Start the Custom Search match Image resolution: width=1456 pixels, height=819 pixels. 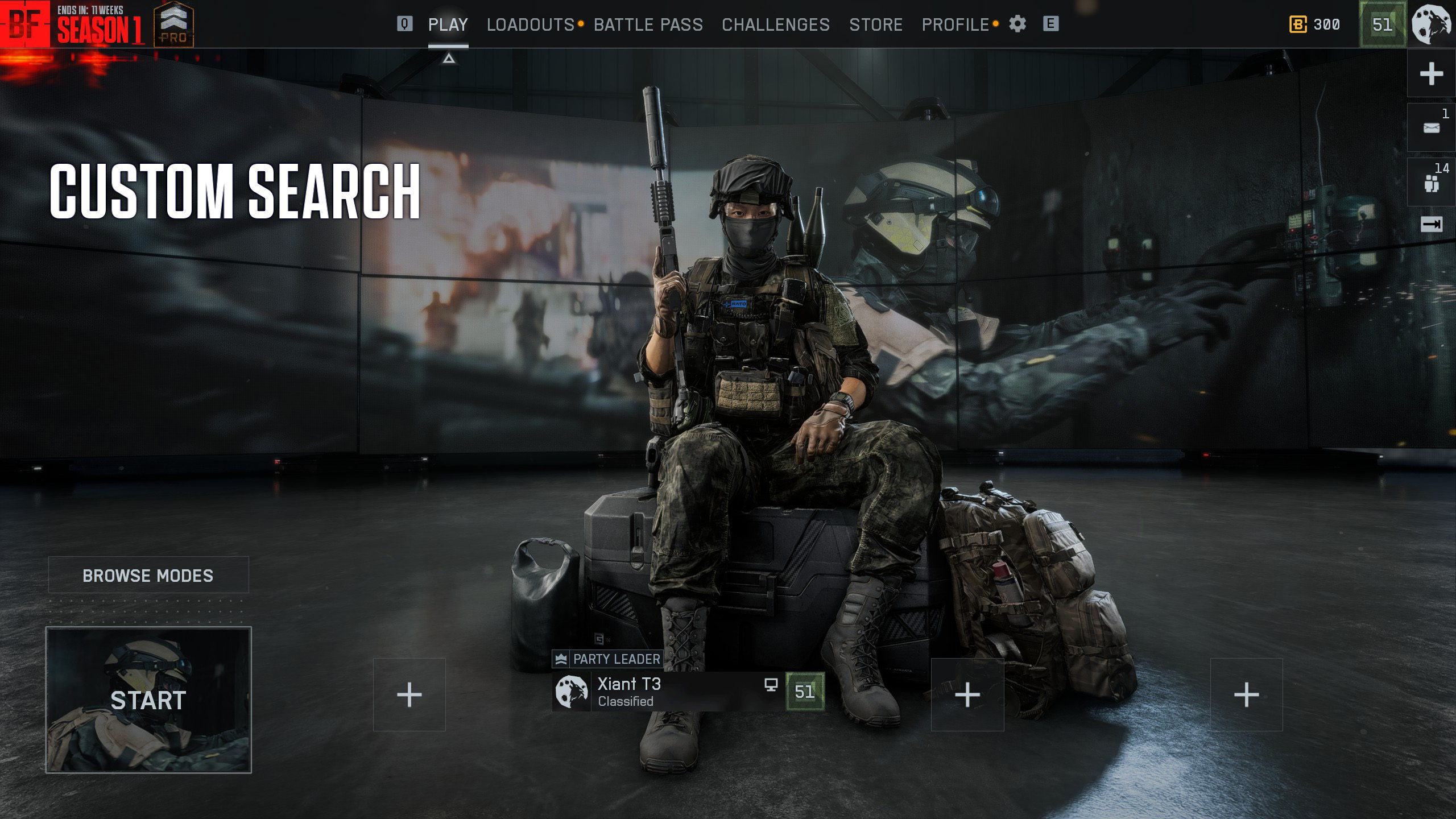[x=148, y=700]
